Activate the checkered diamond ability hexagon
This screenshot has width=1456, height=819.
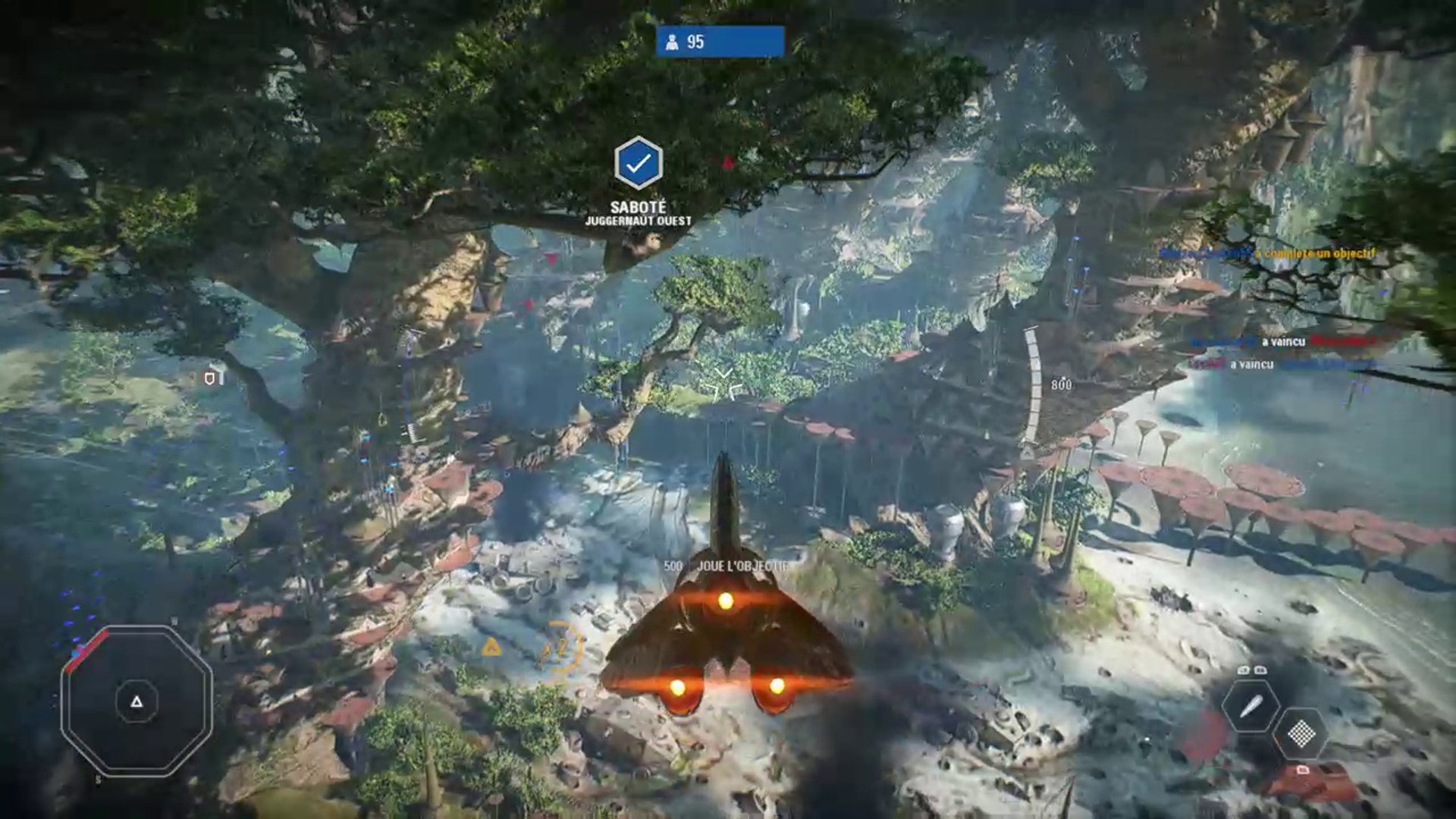pos(1301,733)
